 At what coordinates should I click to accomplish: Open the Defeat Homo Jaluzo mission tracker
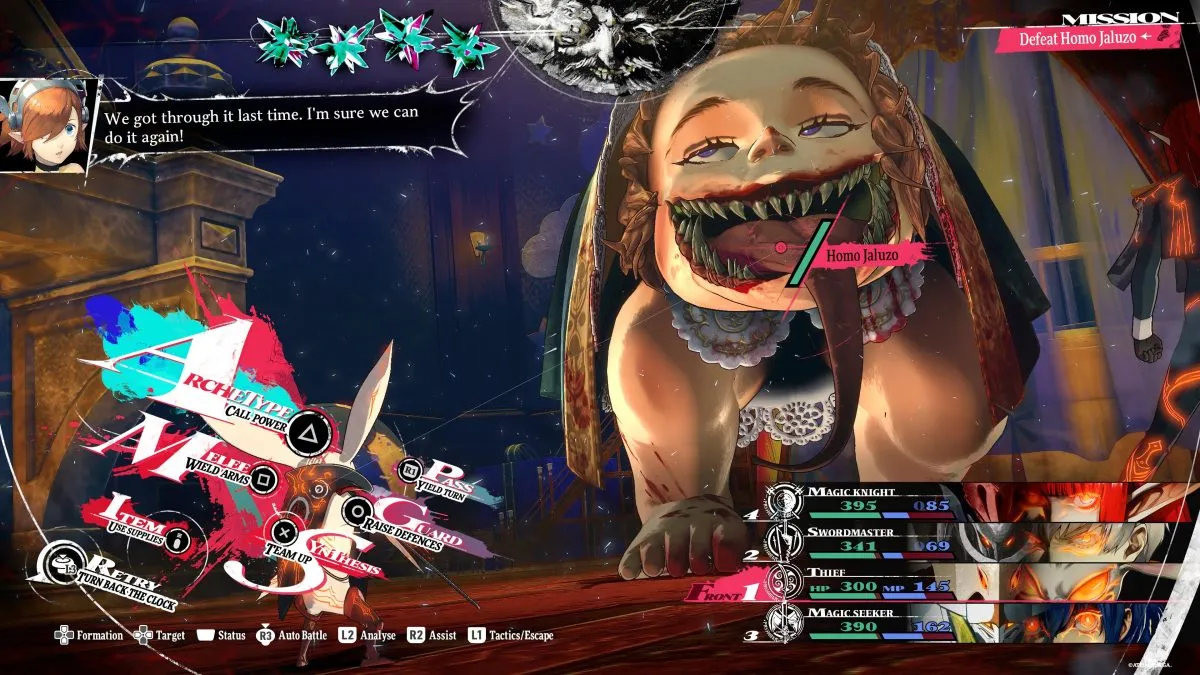click(x=1085, y=38)
